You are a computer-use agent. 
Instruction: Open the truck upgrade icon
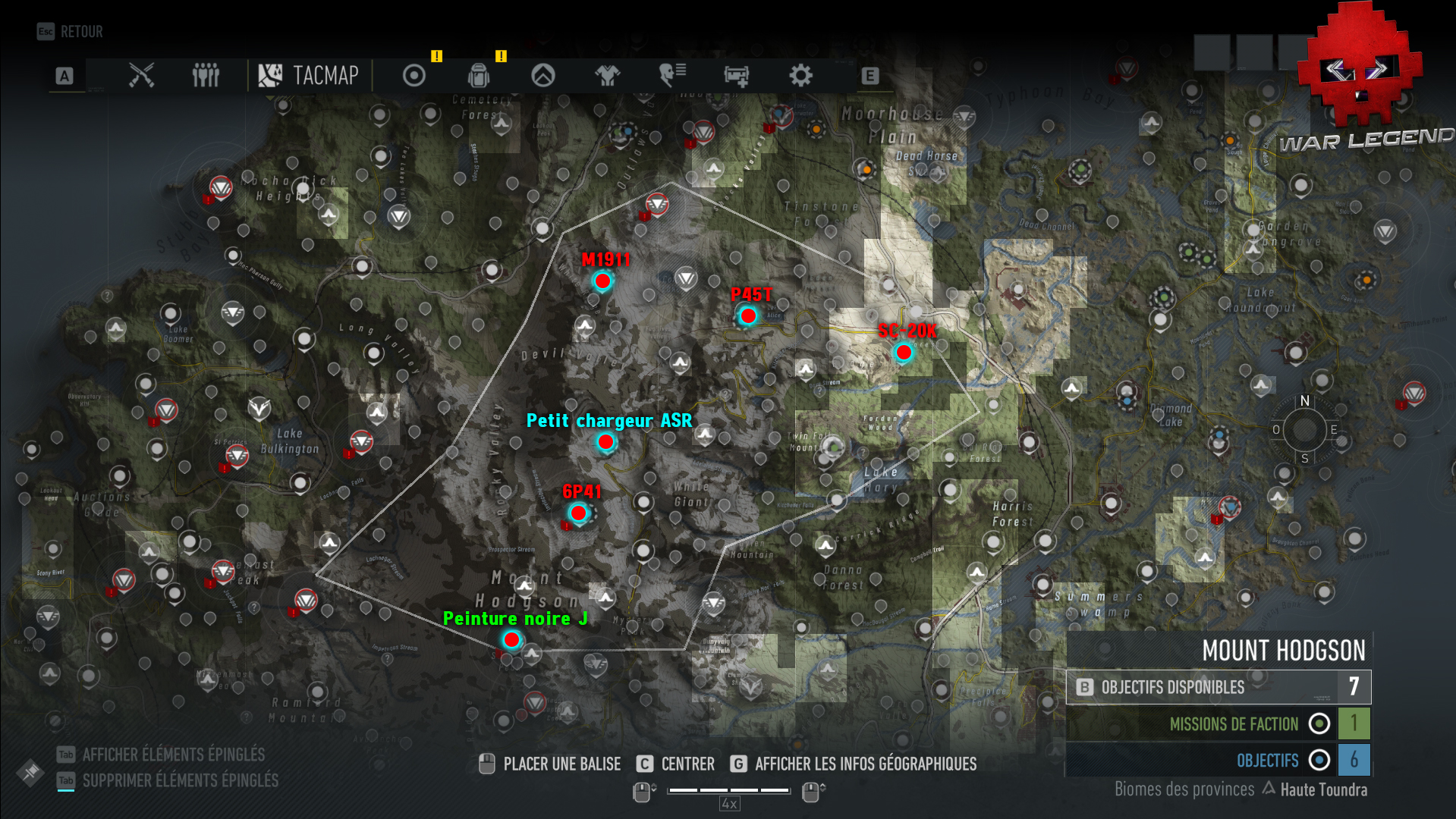pos(735,76)
